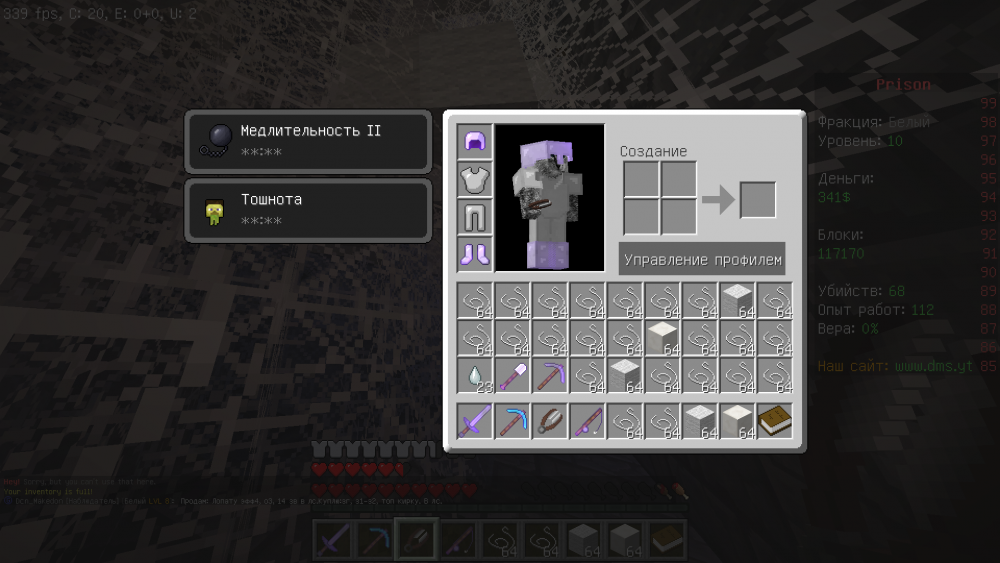Select the enchanted boots armor slot
Viewport: 1000px width, 563px height.
pos(475,254)
